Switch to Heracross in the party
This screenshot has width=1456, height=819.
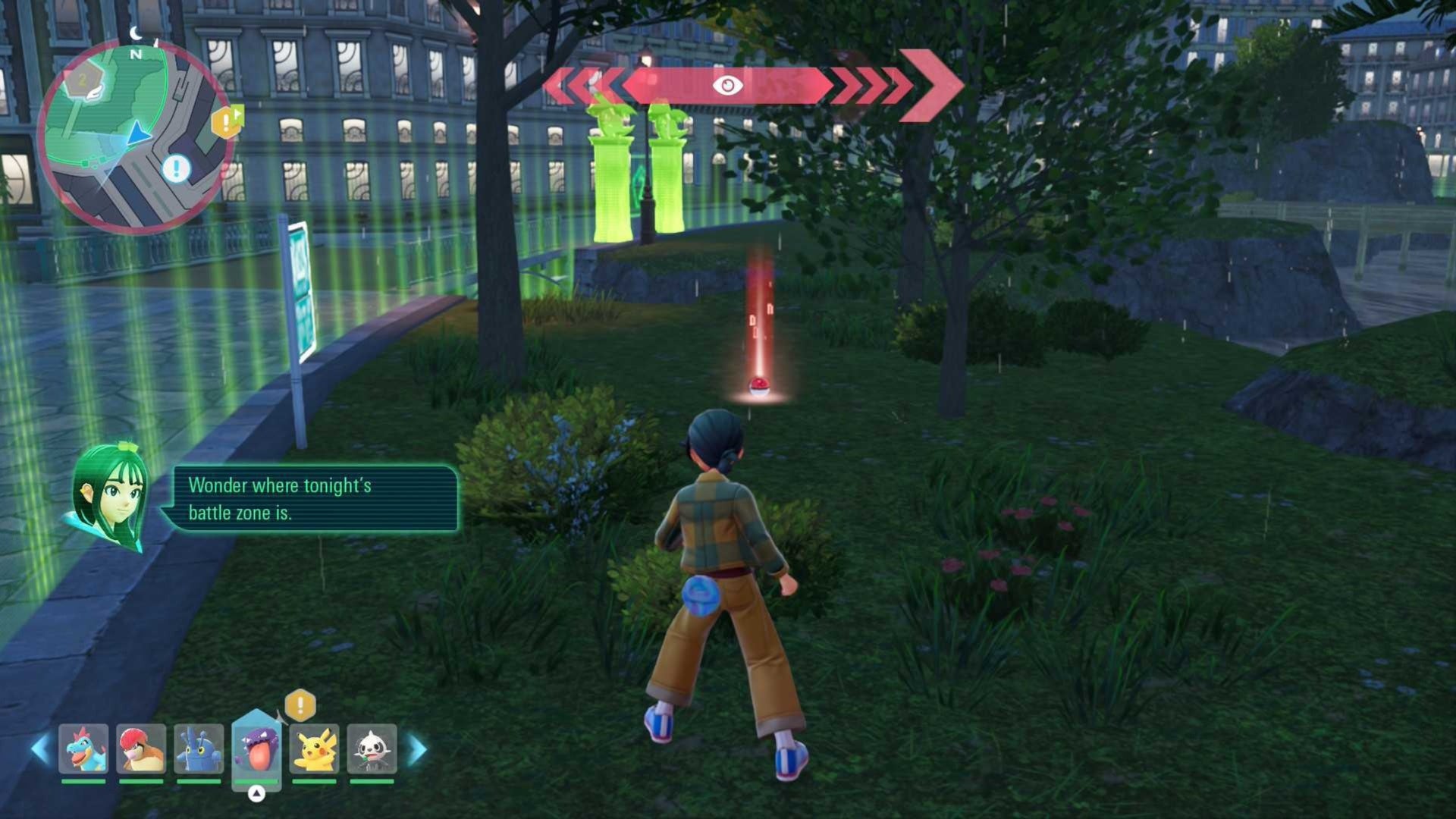tap(199, 748)
